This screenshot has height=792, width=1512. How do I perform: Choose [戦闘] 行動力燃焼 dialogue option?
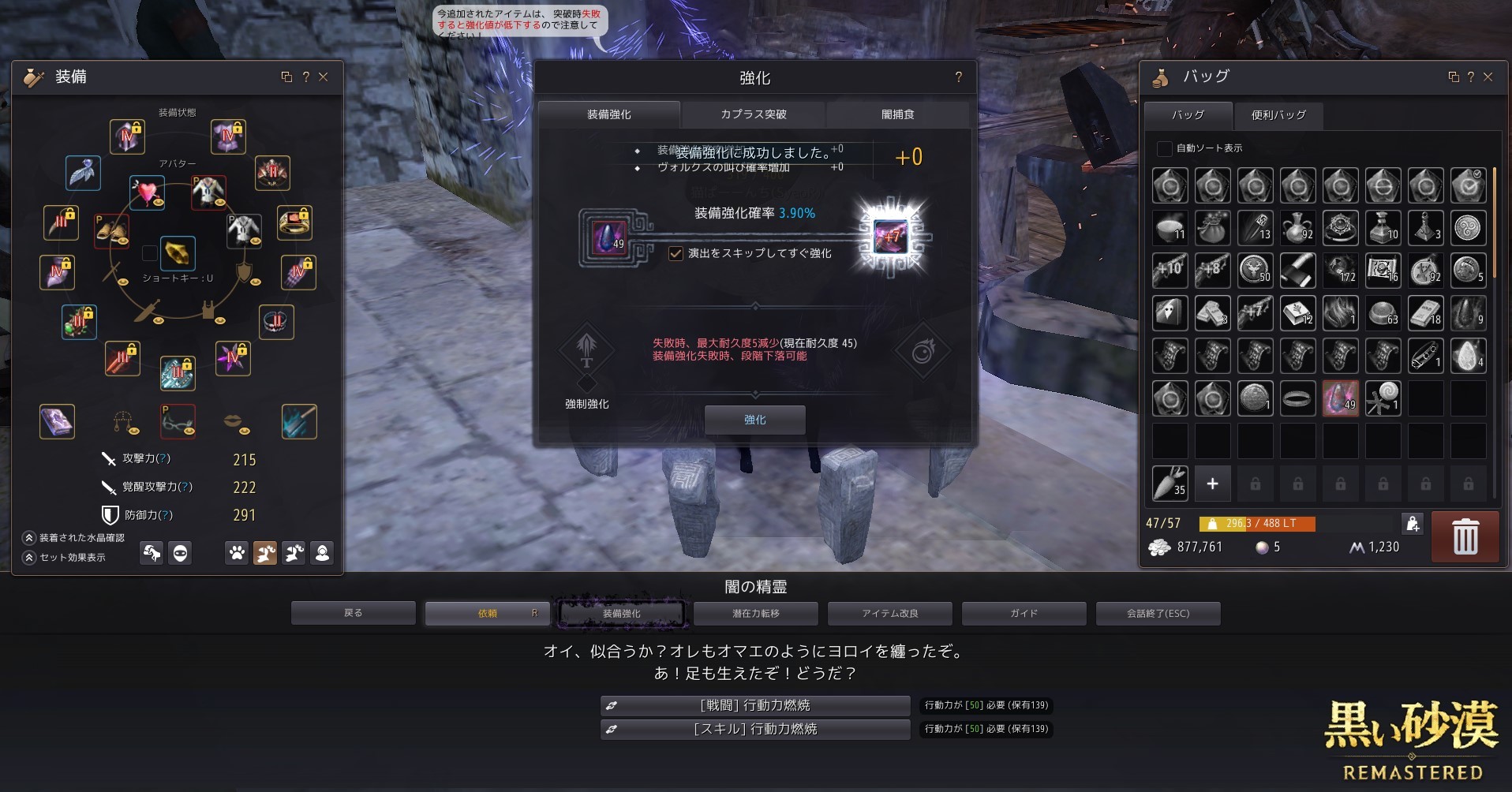click(754, 705)
